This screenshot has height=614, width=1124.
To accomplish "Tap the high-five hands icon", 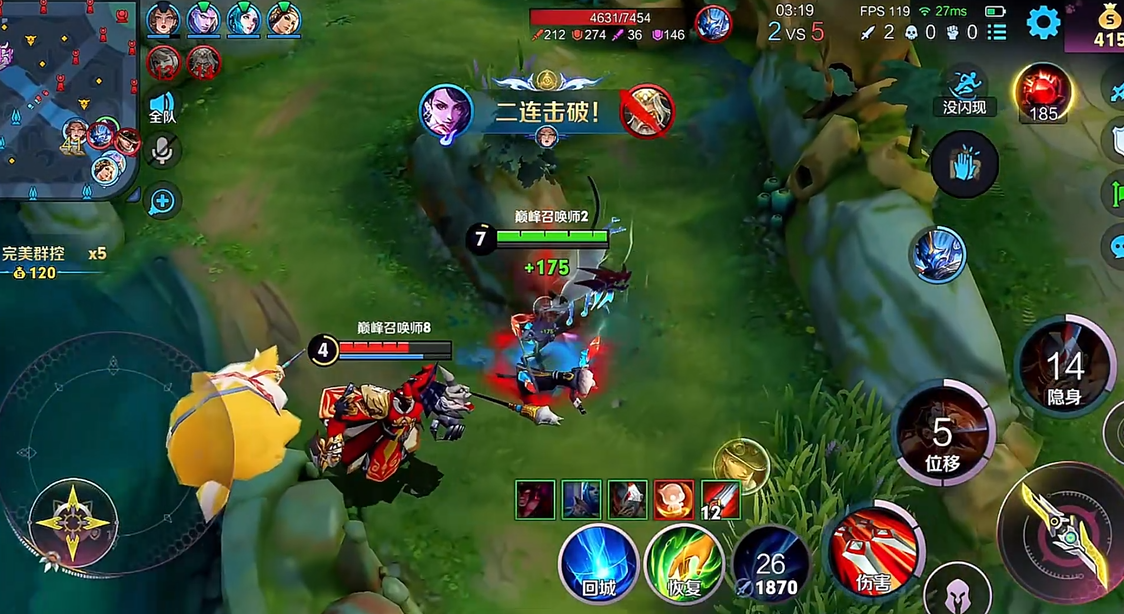I will (964, 164).
